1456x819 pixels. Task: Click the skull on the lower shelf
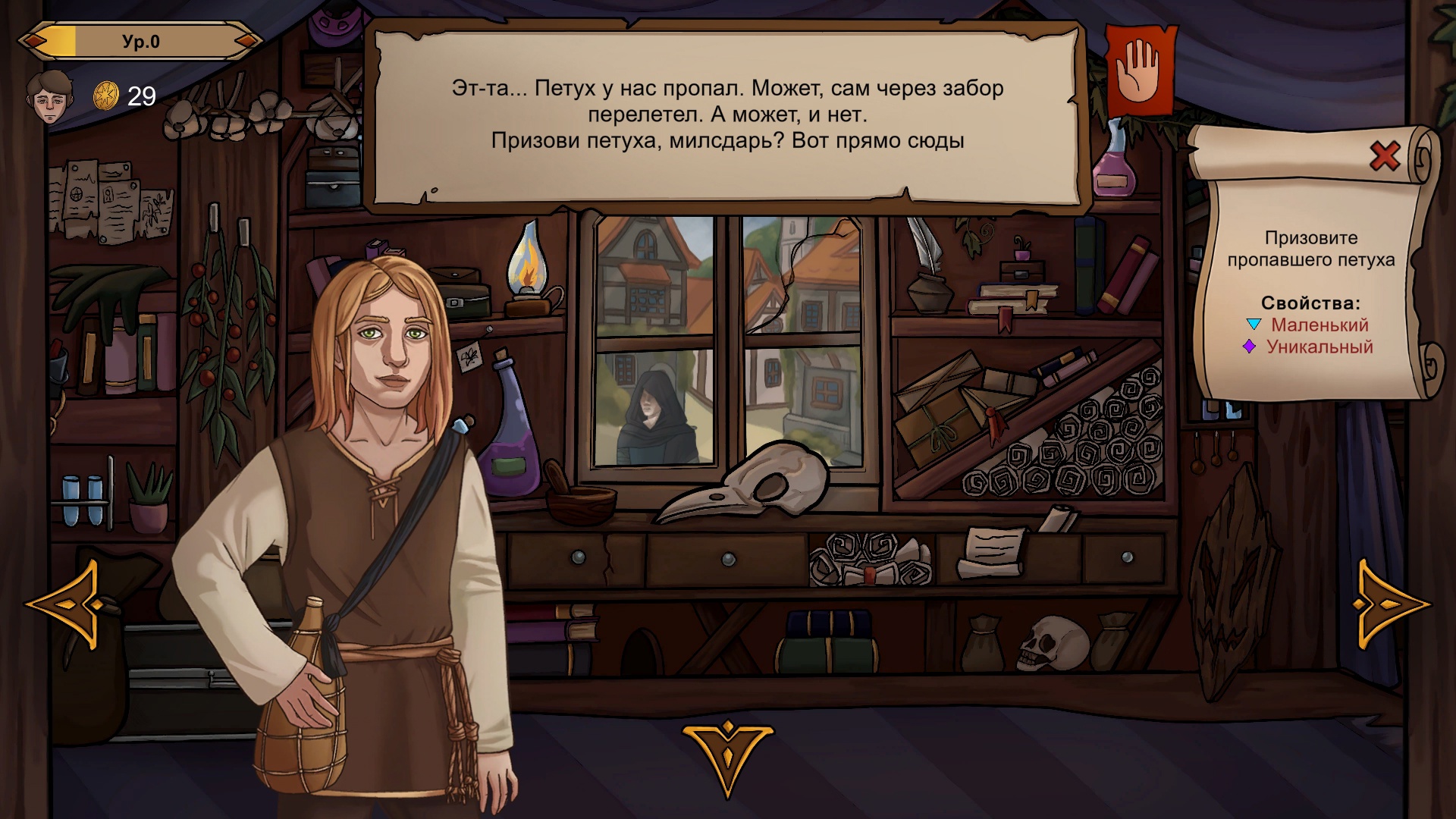click(1054, 645)
